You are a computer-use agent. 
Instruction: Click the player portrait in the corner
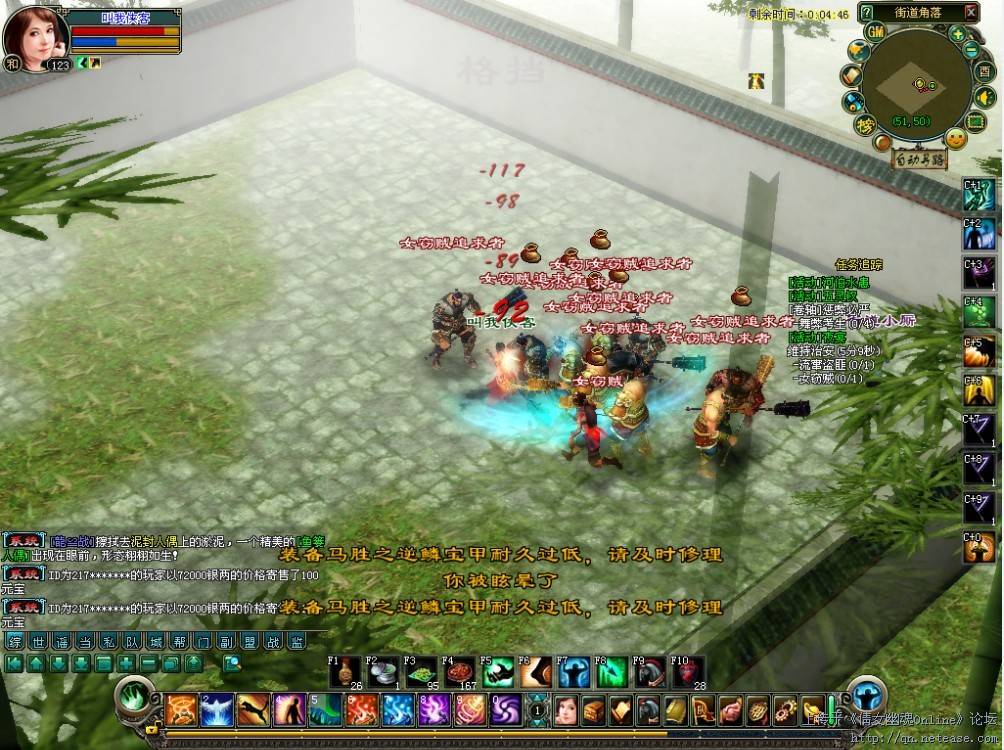coord(36,35)
